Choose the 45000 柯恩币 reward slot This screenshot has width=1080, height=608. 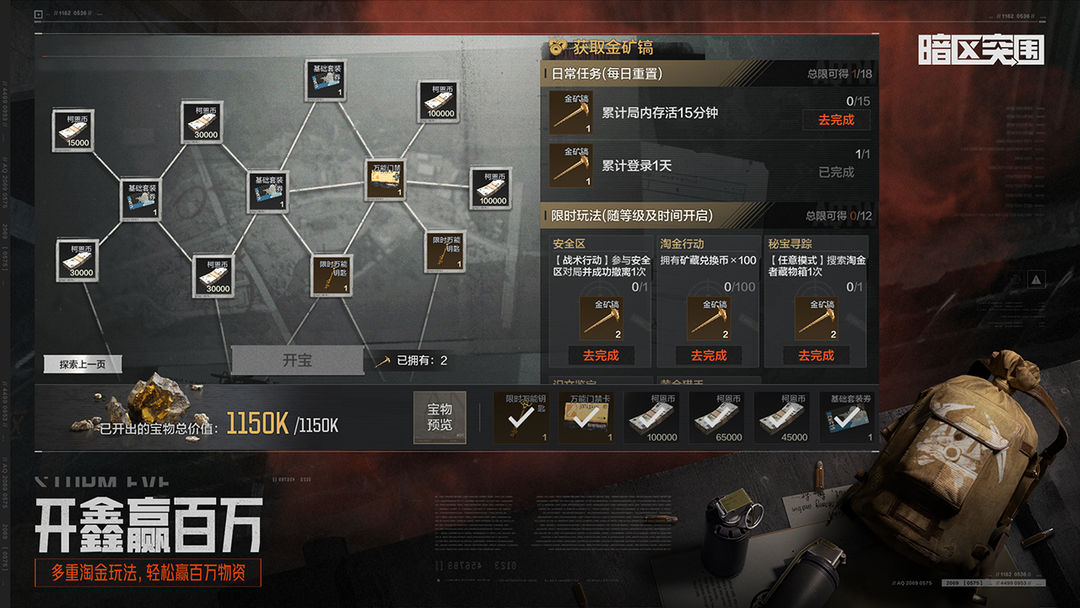[782, 417]
